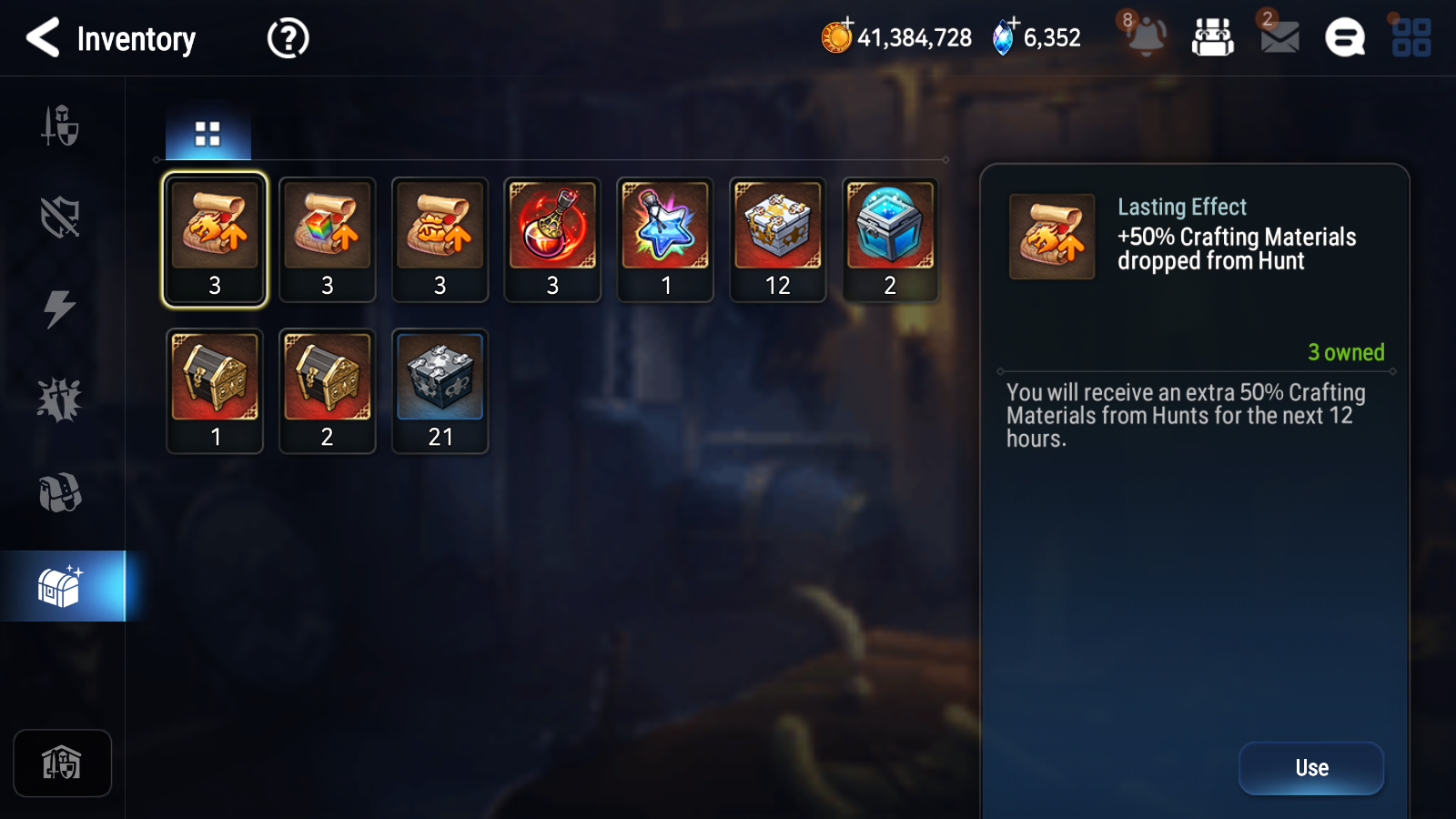
Task: Go back using the Inventory arrow
Action: coord(41,38)
